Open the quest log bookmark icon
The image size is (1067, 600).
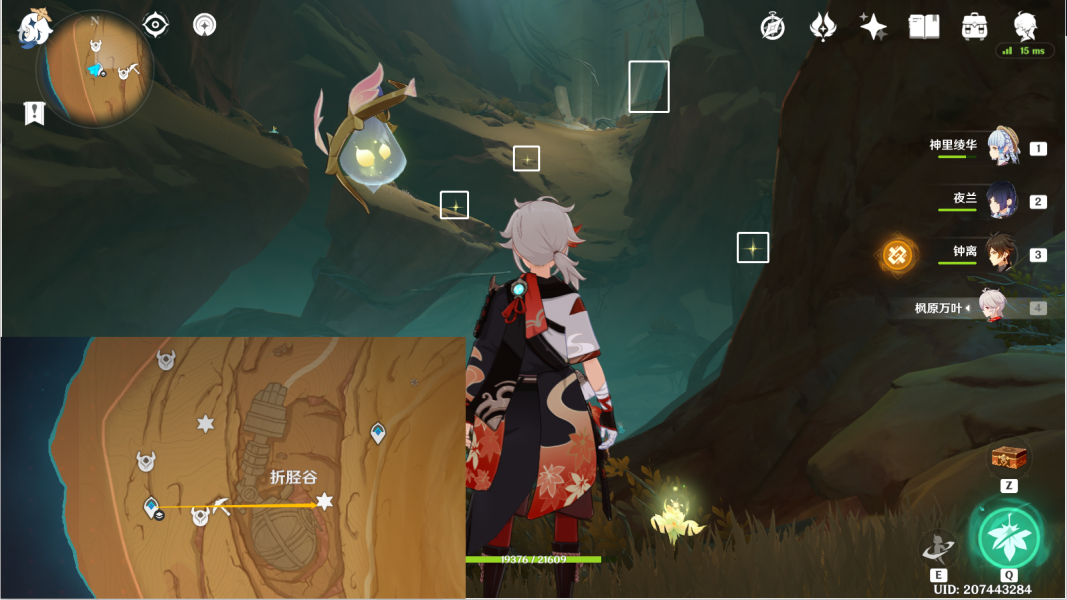tap(35, 113)
